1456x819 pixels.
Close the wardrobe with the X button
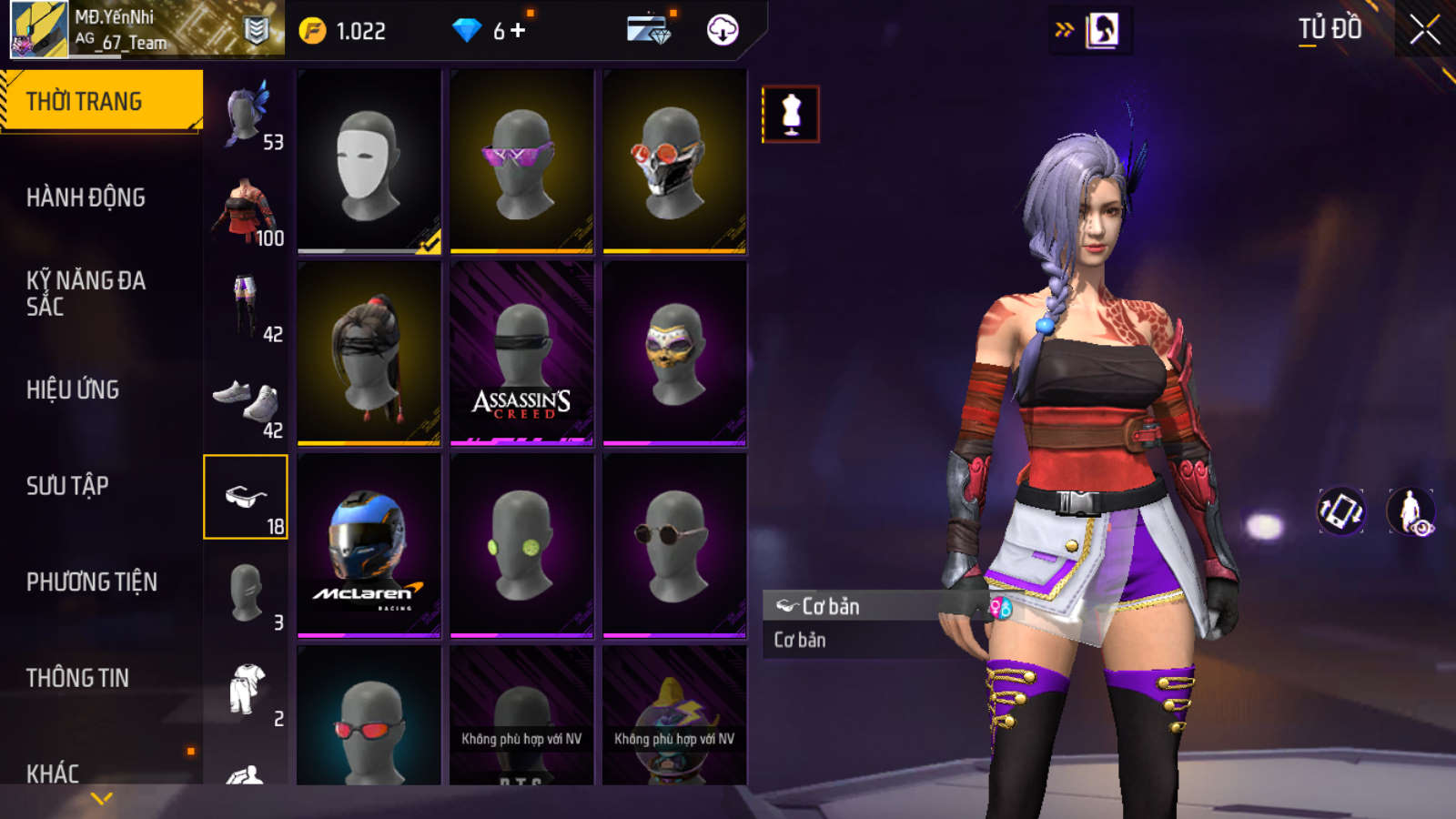pyautogui.click(x=1424, y=30)
